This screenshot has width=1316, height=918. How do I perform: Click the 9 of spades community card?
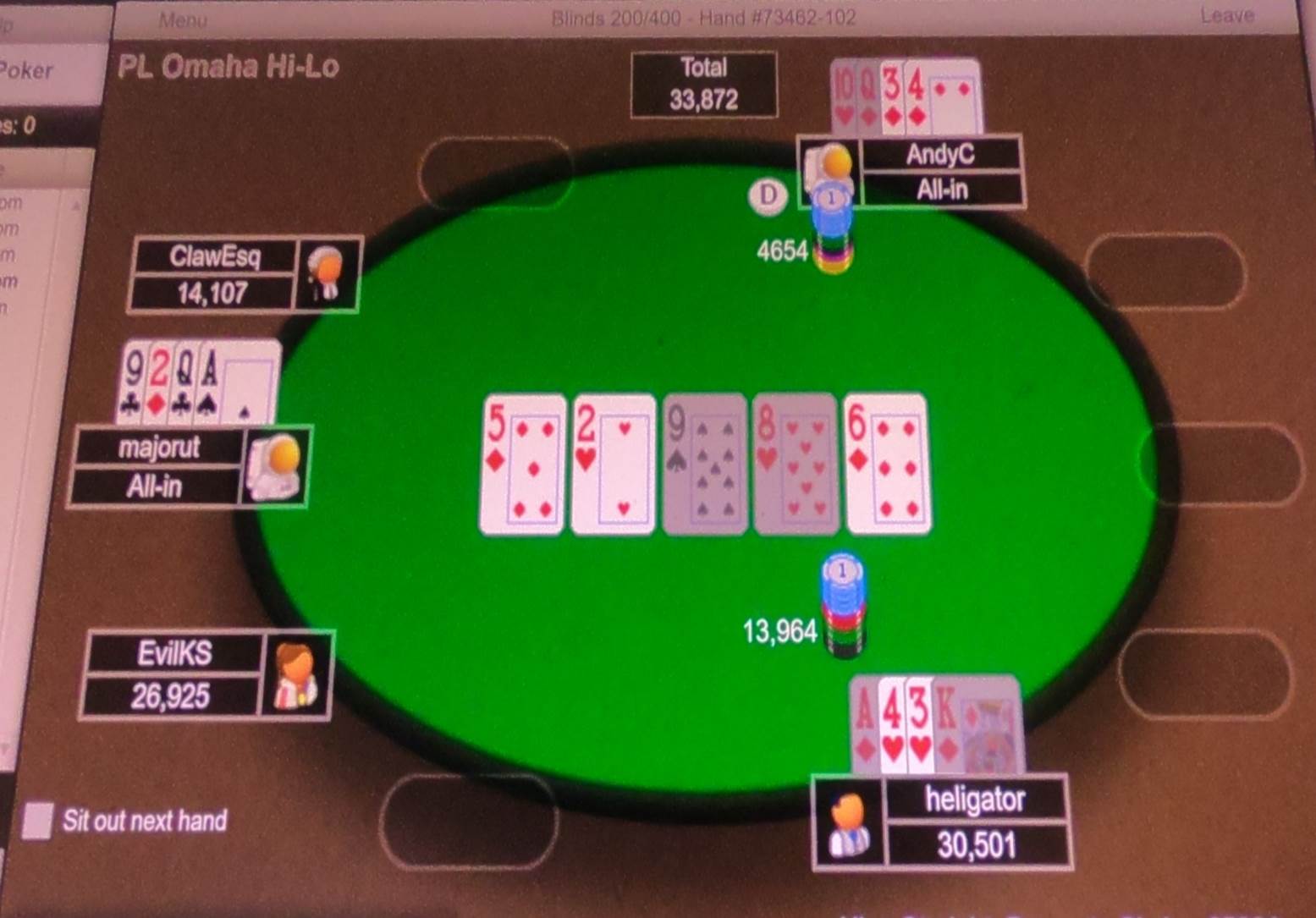705,463
